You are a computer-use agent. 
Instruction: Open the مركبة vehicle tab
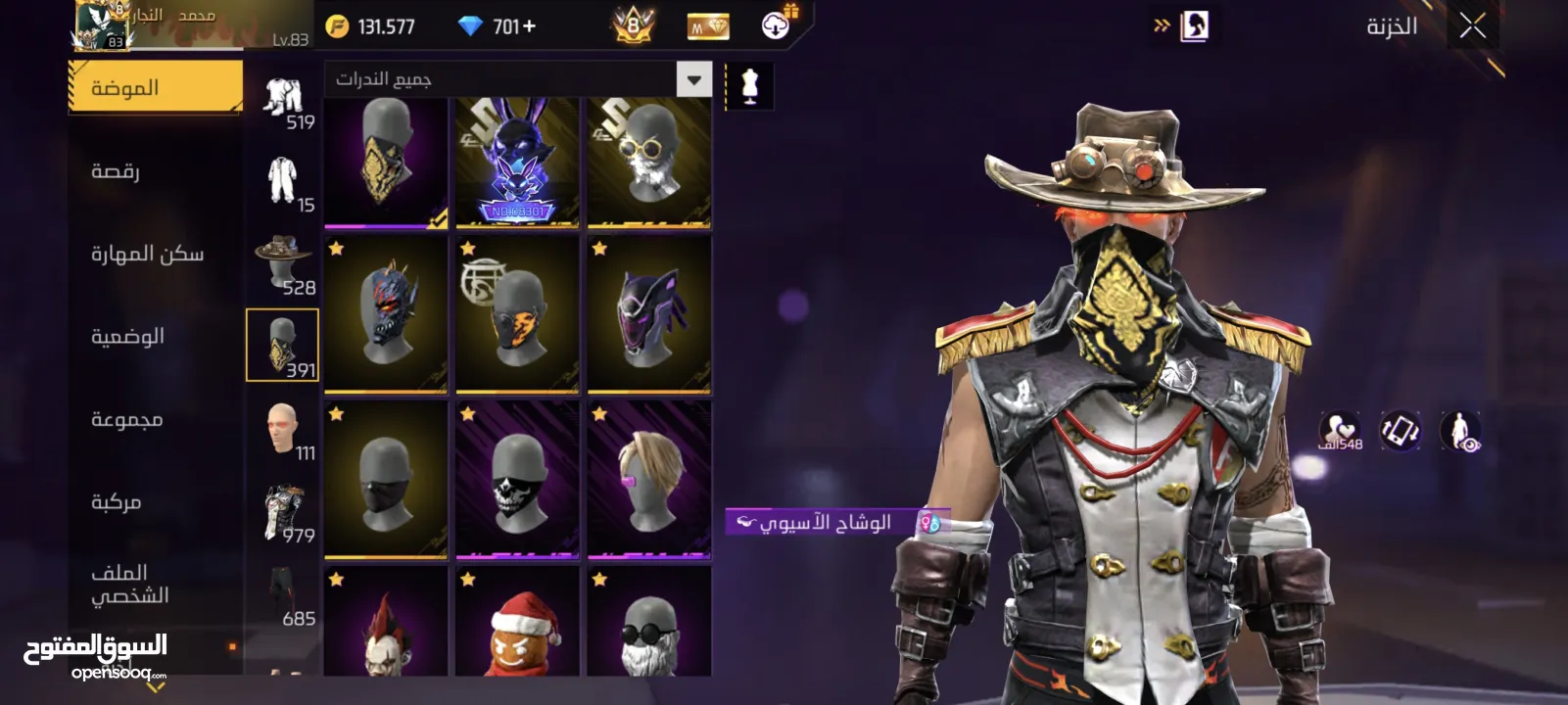(116, 502)
